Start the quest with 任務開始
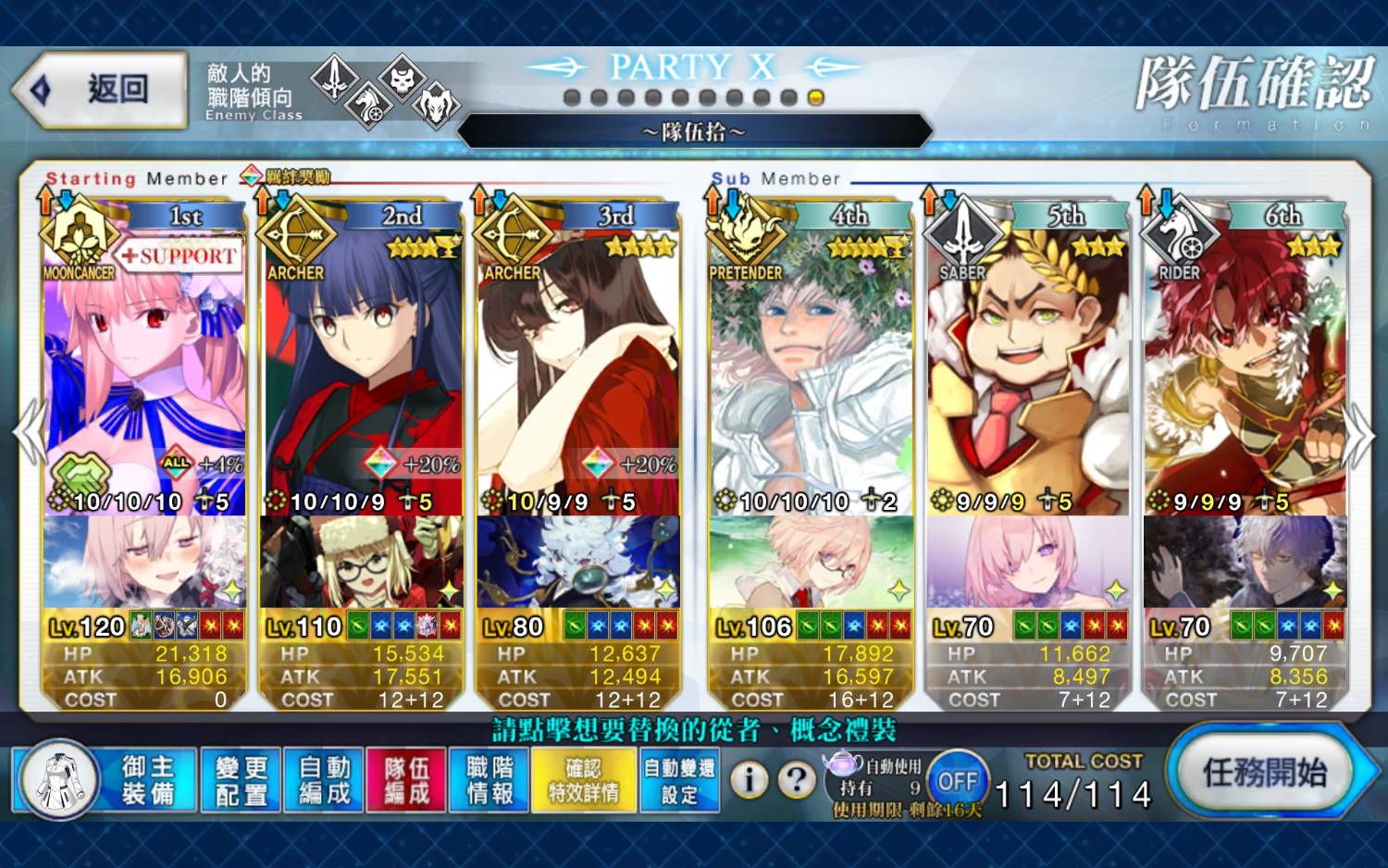The width and height of the screenshot is (1388, 868). coord(1264,773)
